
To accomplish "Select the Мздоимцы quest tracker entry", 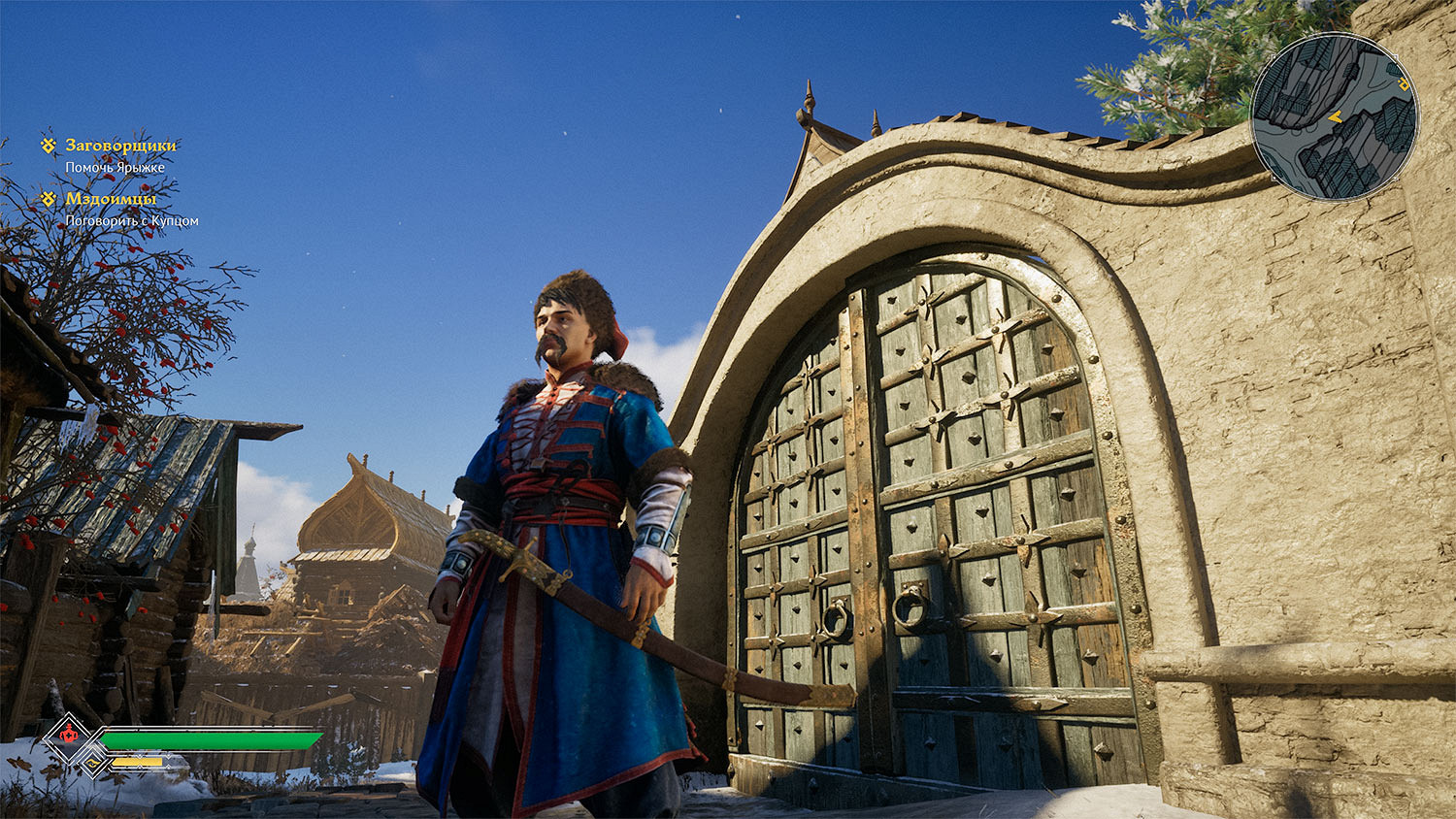I will pyautogui.click(x=110, y=199).
